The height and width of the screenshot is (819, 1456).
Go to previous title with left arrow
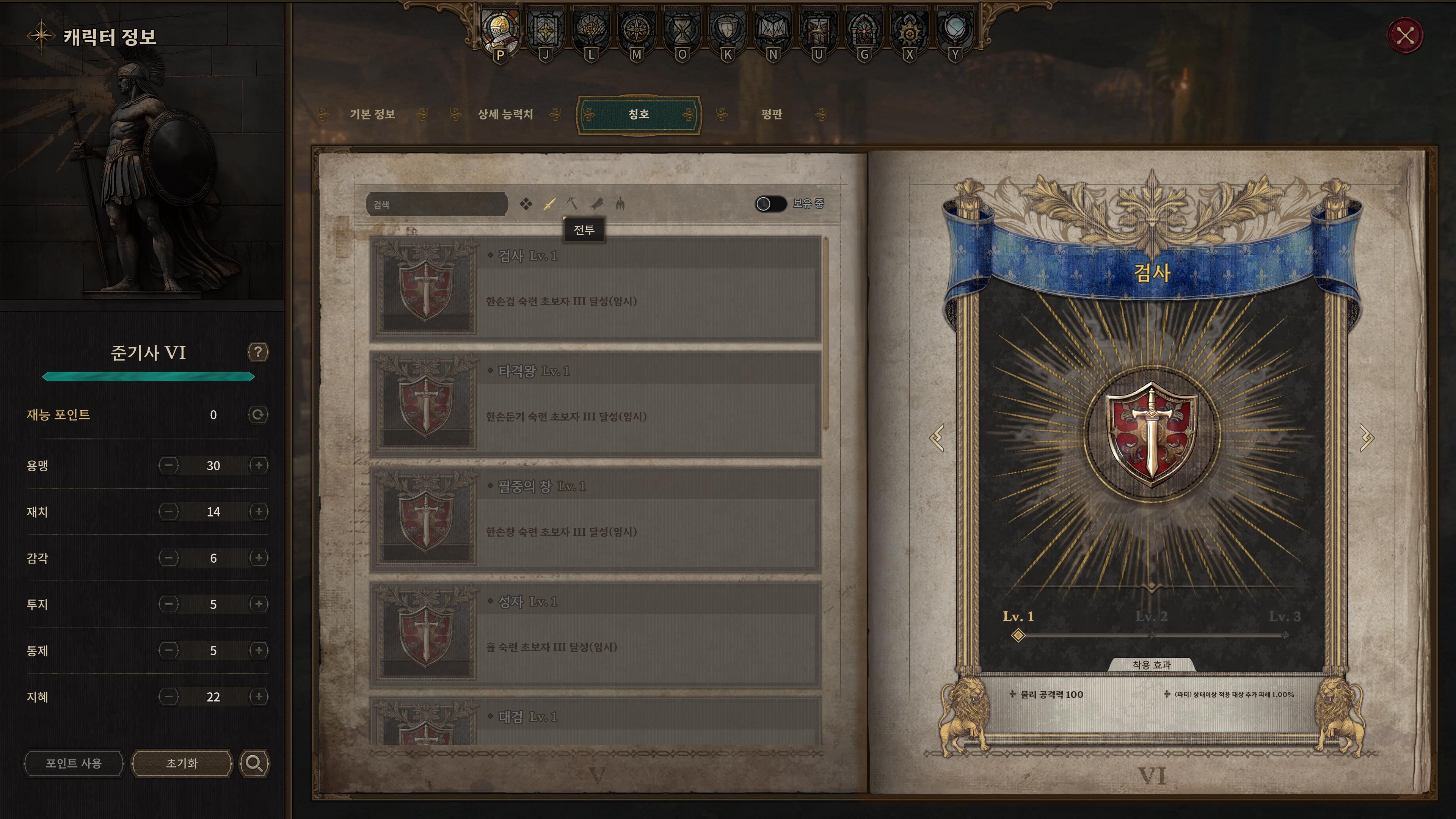point(937,438)
